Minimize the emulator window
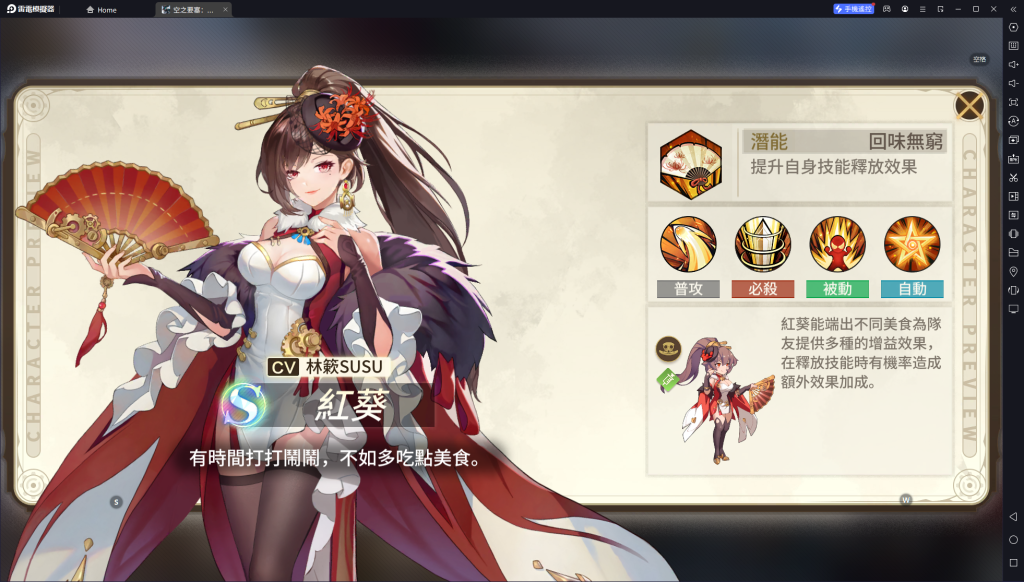Viewport: 1024px width, 582px height. point(958,9)
